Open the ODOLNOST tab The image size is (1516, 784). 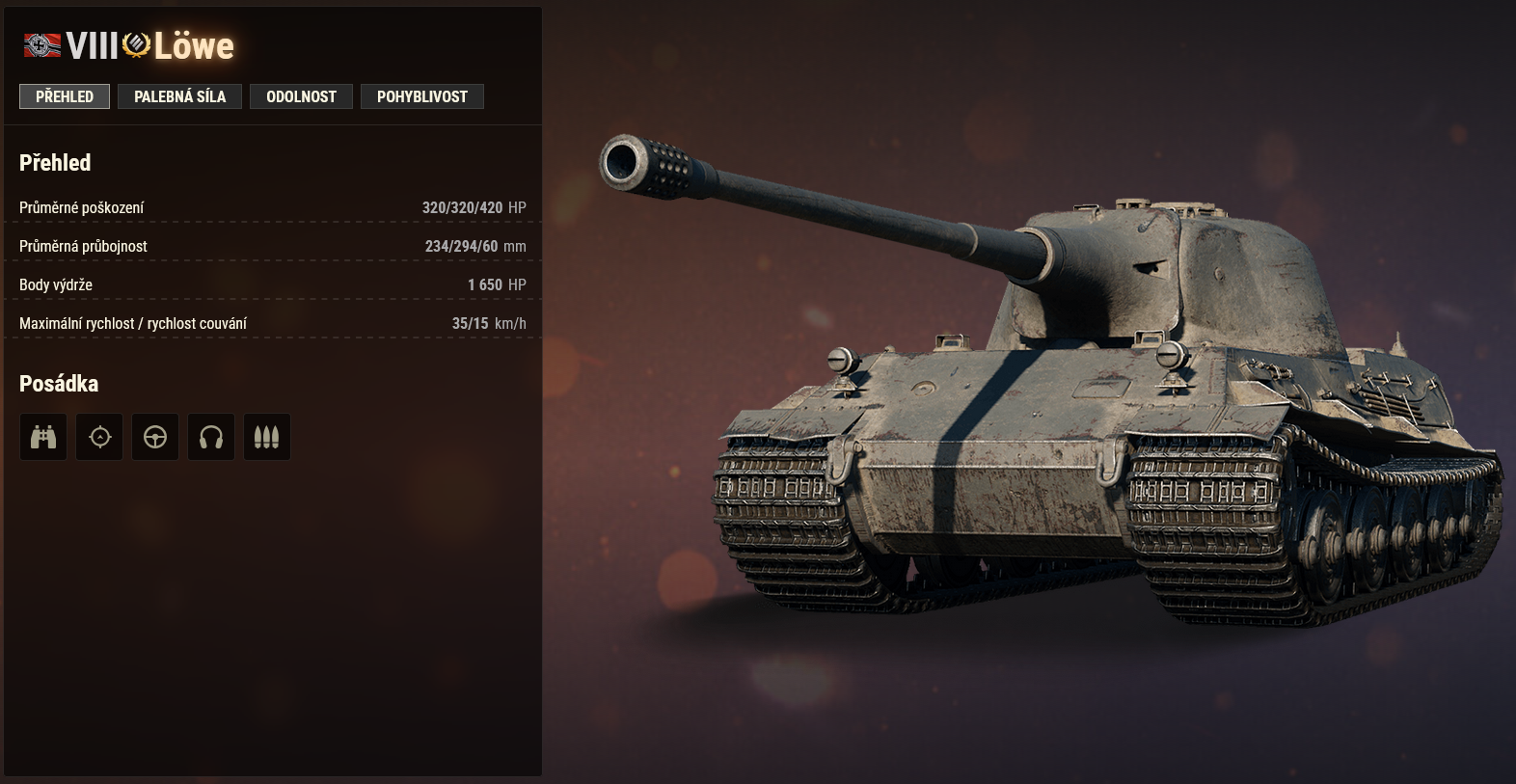click(x=301, y=95)
